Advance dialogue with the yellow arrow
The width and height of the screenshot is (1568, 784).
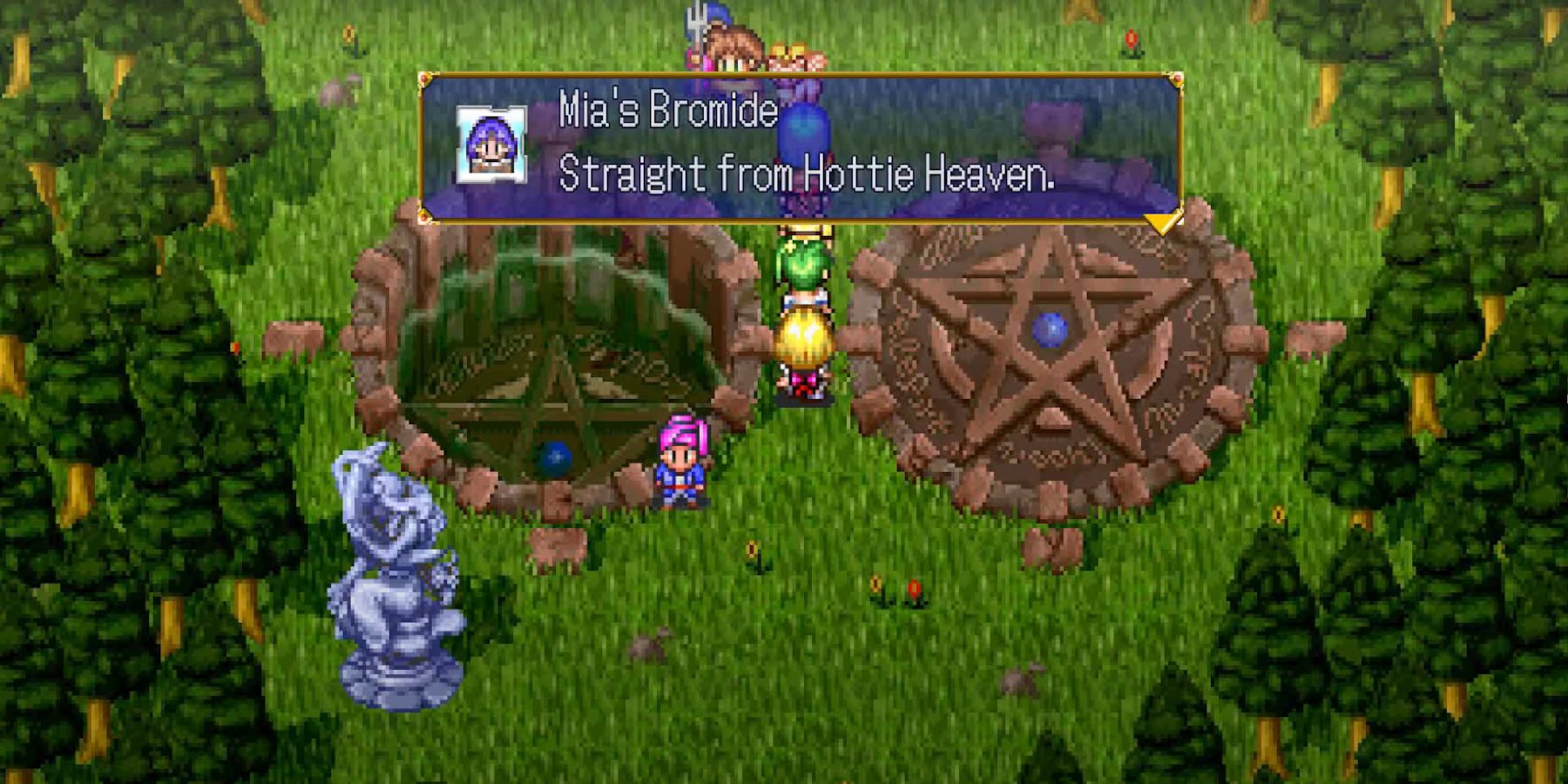point(1162,223)
